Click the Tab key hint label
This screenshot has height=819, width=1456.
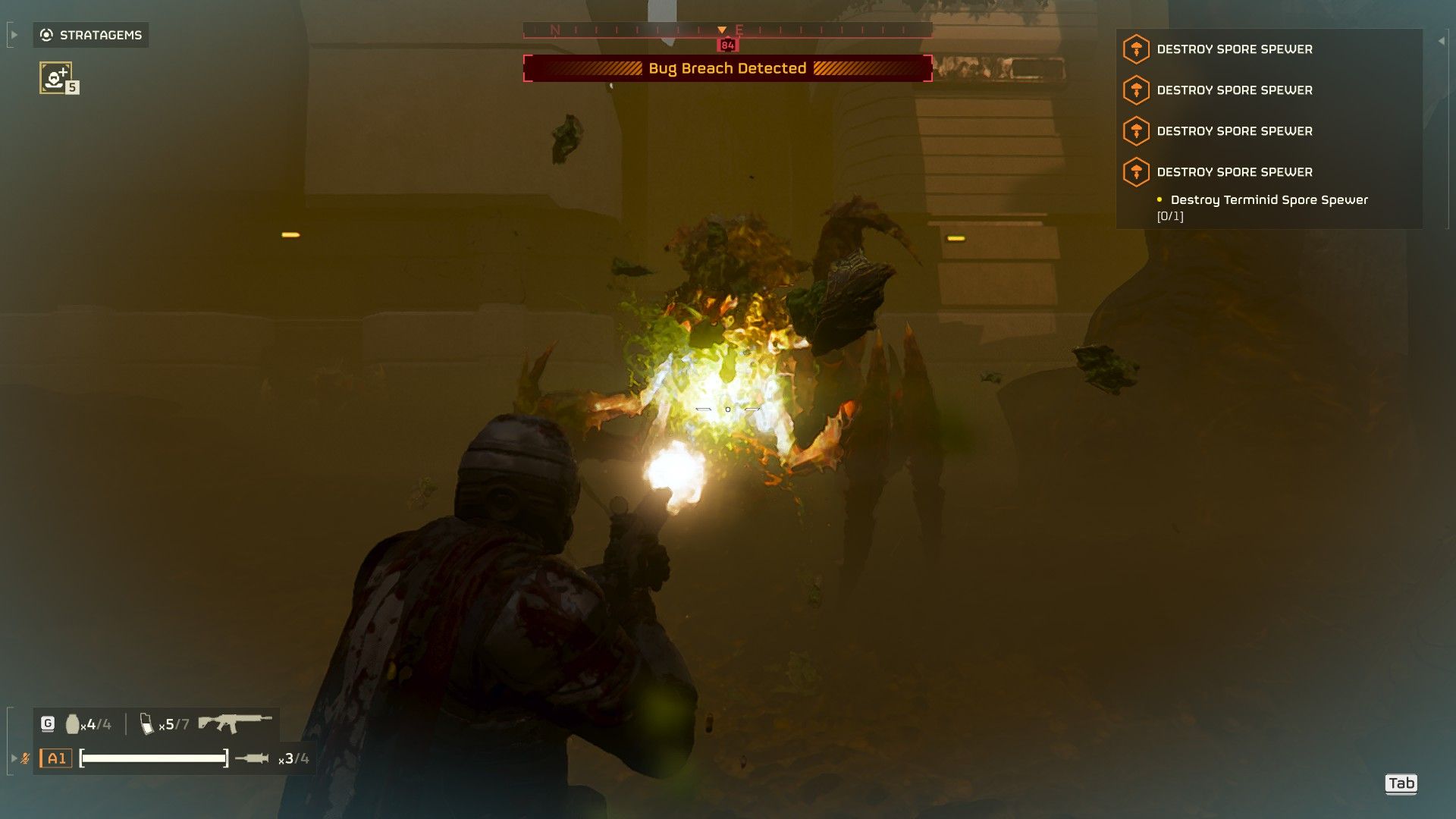pos(1402,783)
